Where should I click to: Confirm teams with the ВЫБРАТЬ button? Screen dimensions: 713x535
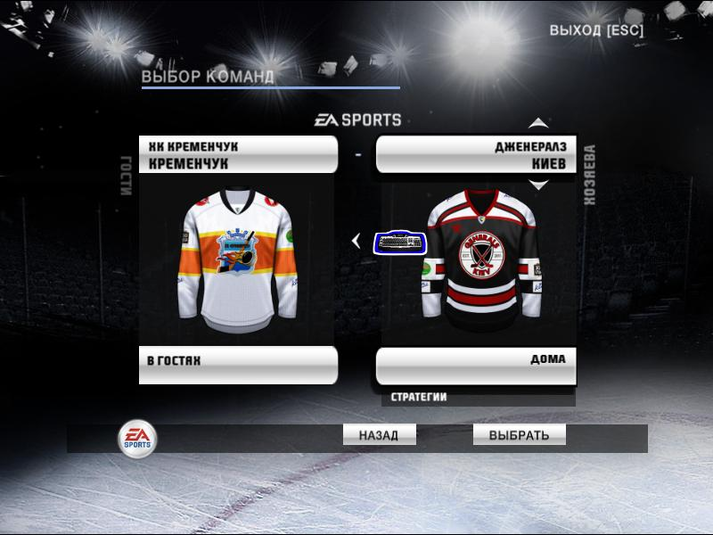pyautogui.click(x=519, y=435)
